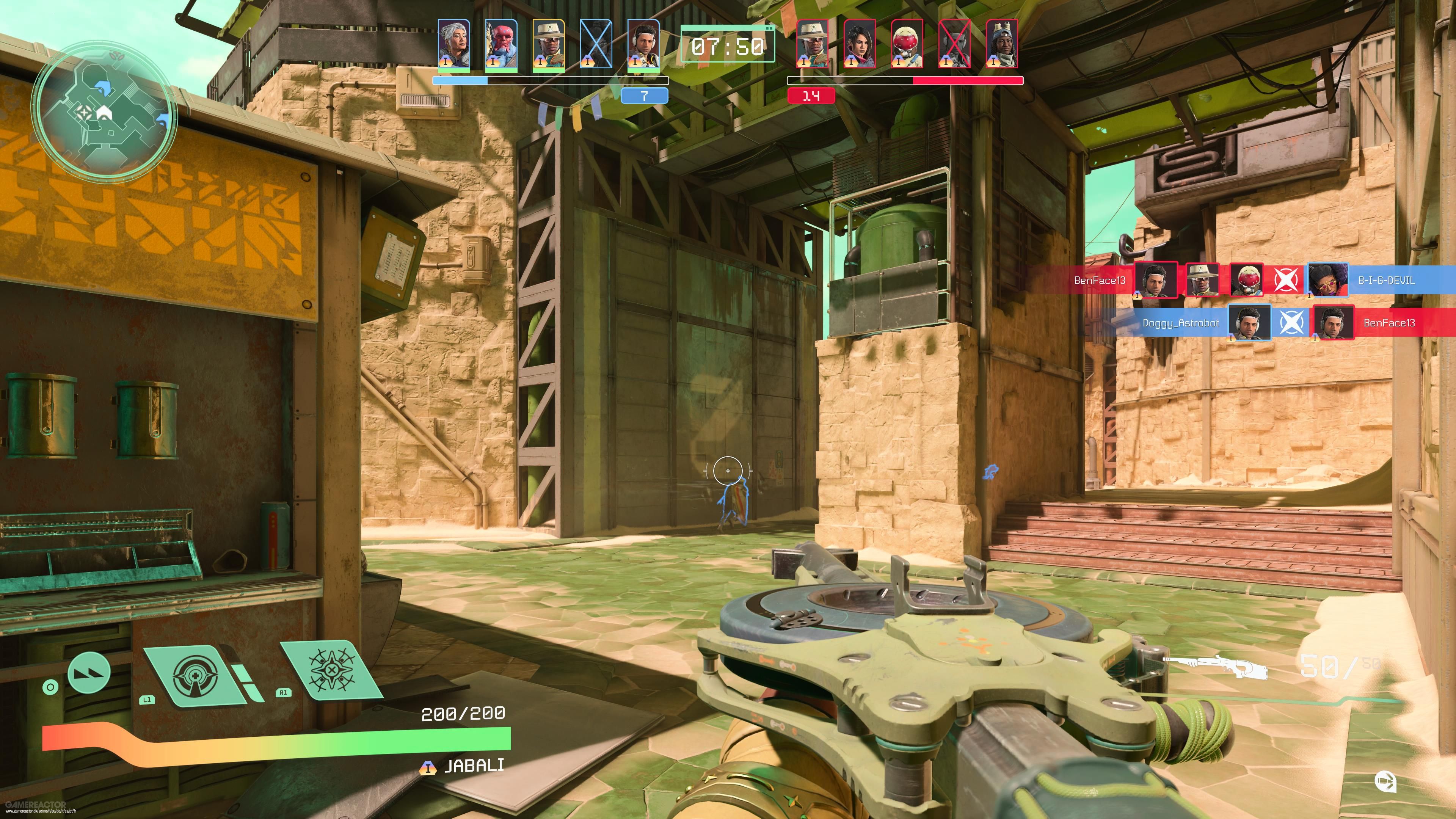Click the red-helmet enemy portrait in top bar
1456x819 pixels.
pos(907,44)
